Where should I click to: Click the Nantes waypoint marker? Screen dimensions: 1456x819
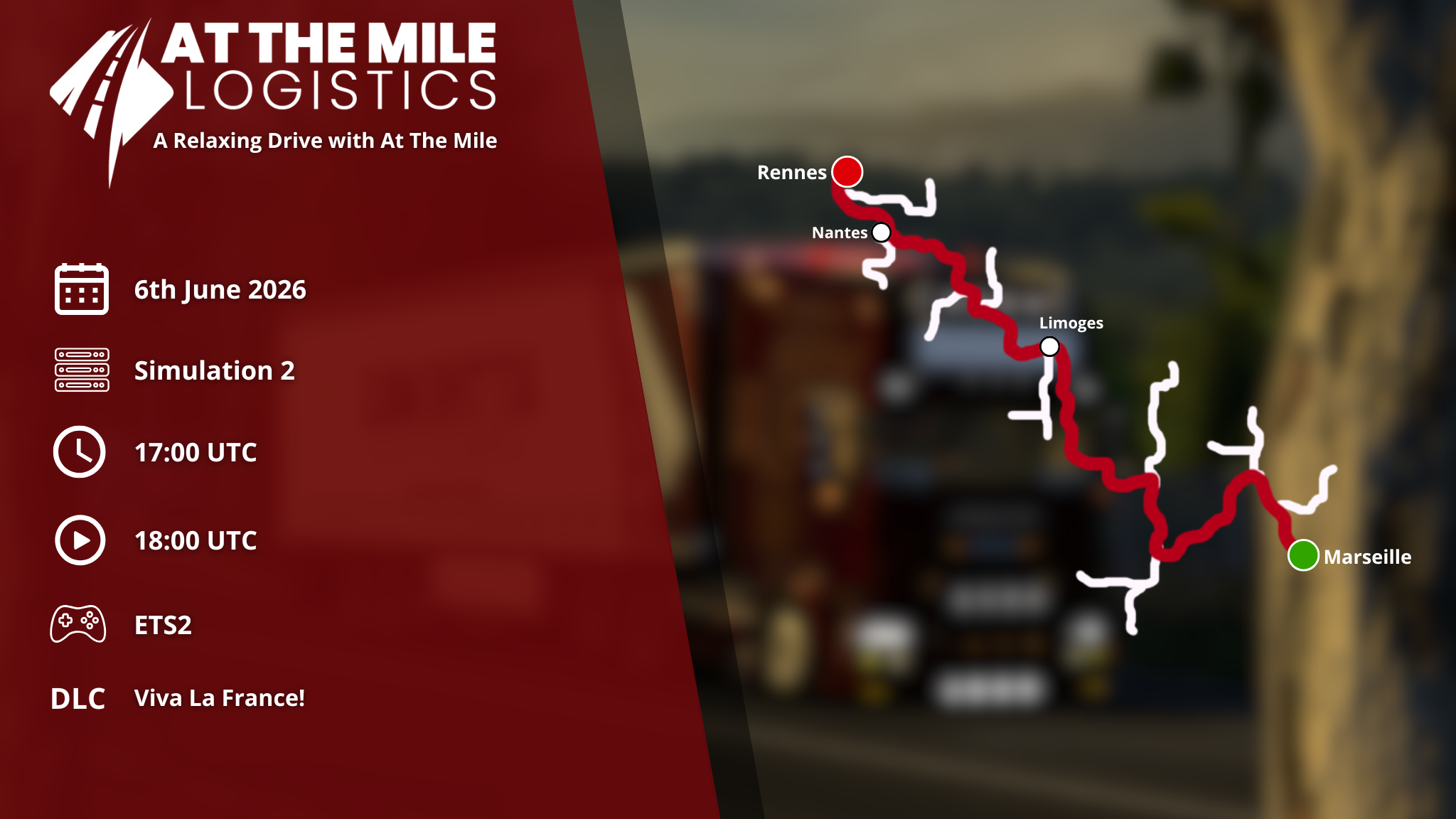pos(881,232)
